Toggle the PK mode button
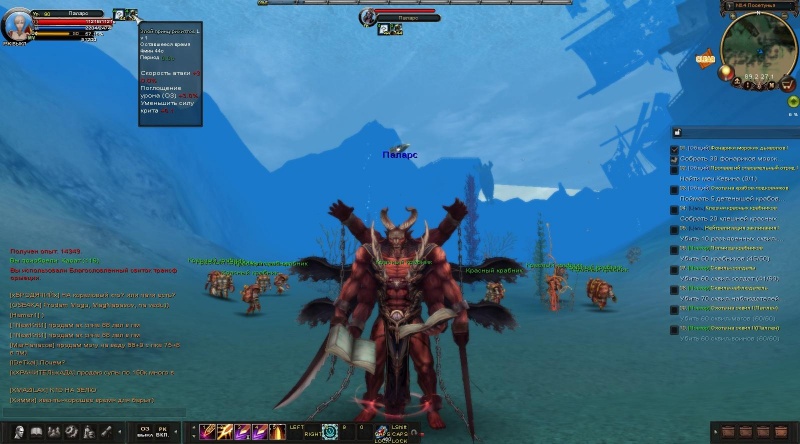Viewport: 800px width, 444px height. pyautogui.click(x=161, y=431)
